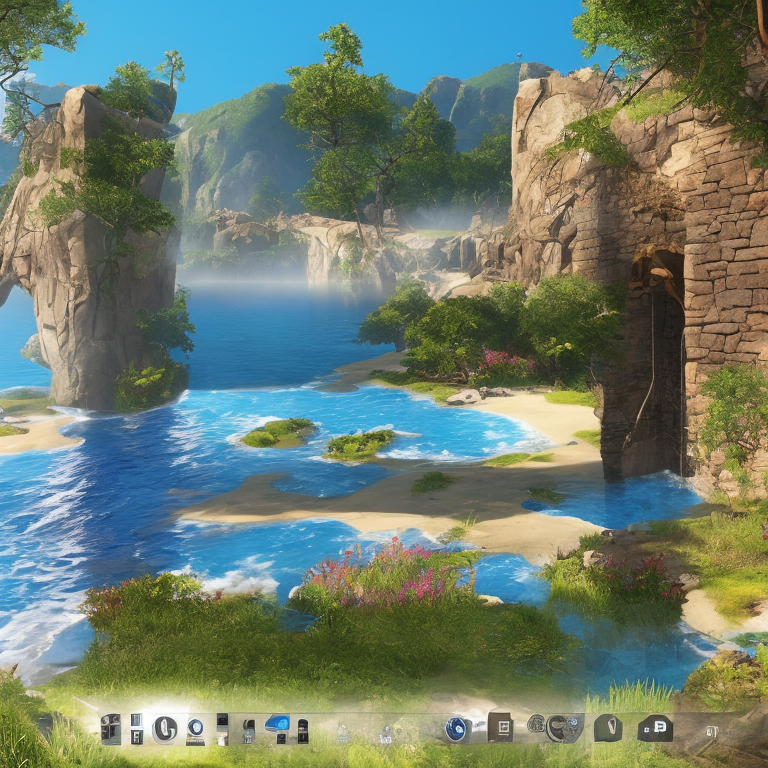Select the large ornate round medallion icon
The height and width of the screenshot is (768, 768).
(x=563, y=728)
